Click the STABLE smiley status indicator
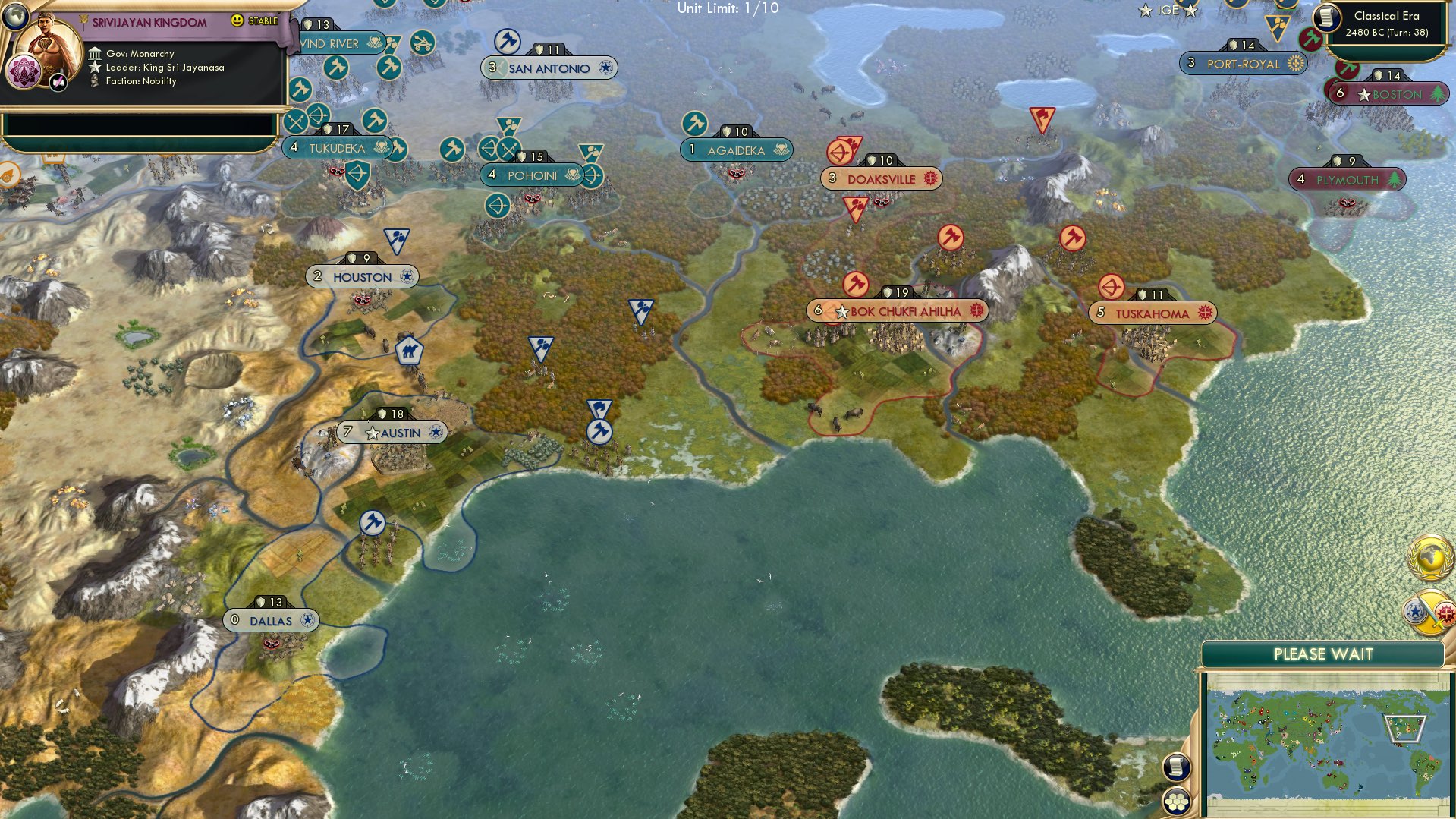This screenshot has width=1456, height=819. [237, 20]
